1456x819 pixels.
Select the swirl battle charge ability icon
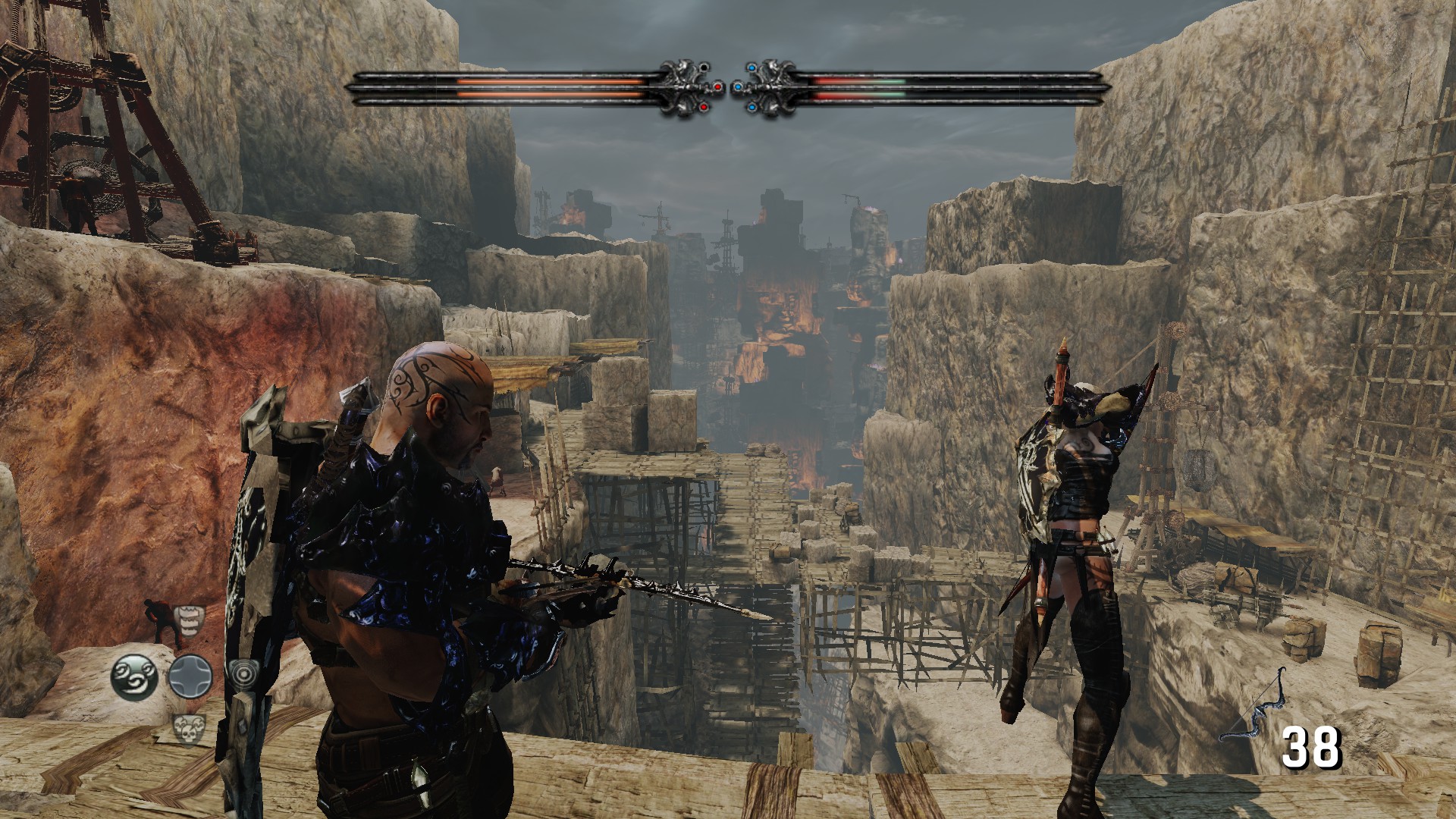click(x=134, y=676)
